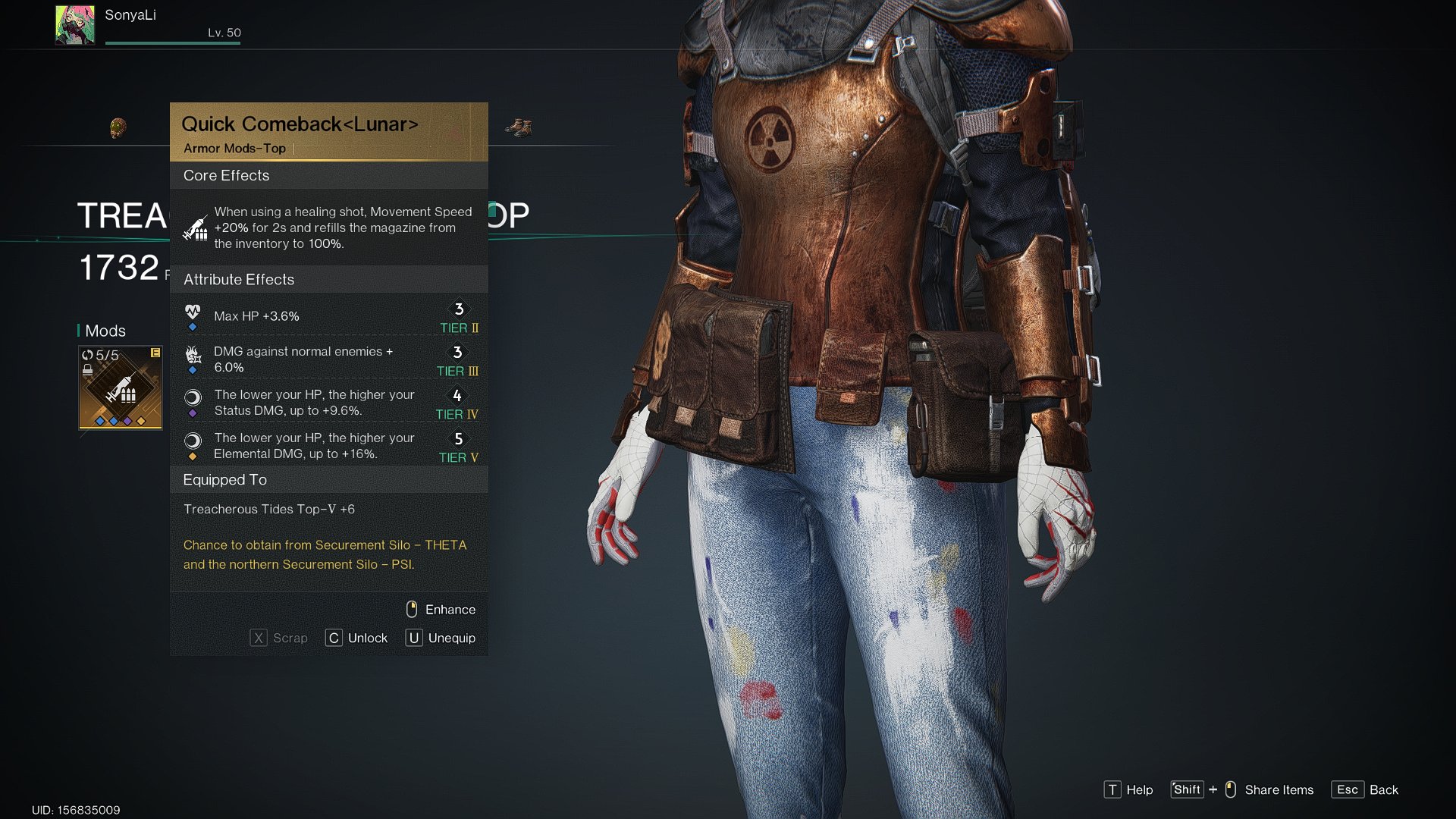Open the Help panel
This screenshot has height=819, width=1456.
point(1128,790)
